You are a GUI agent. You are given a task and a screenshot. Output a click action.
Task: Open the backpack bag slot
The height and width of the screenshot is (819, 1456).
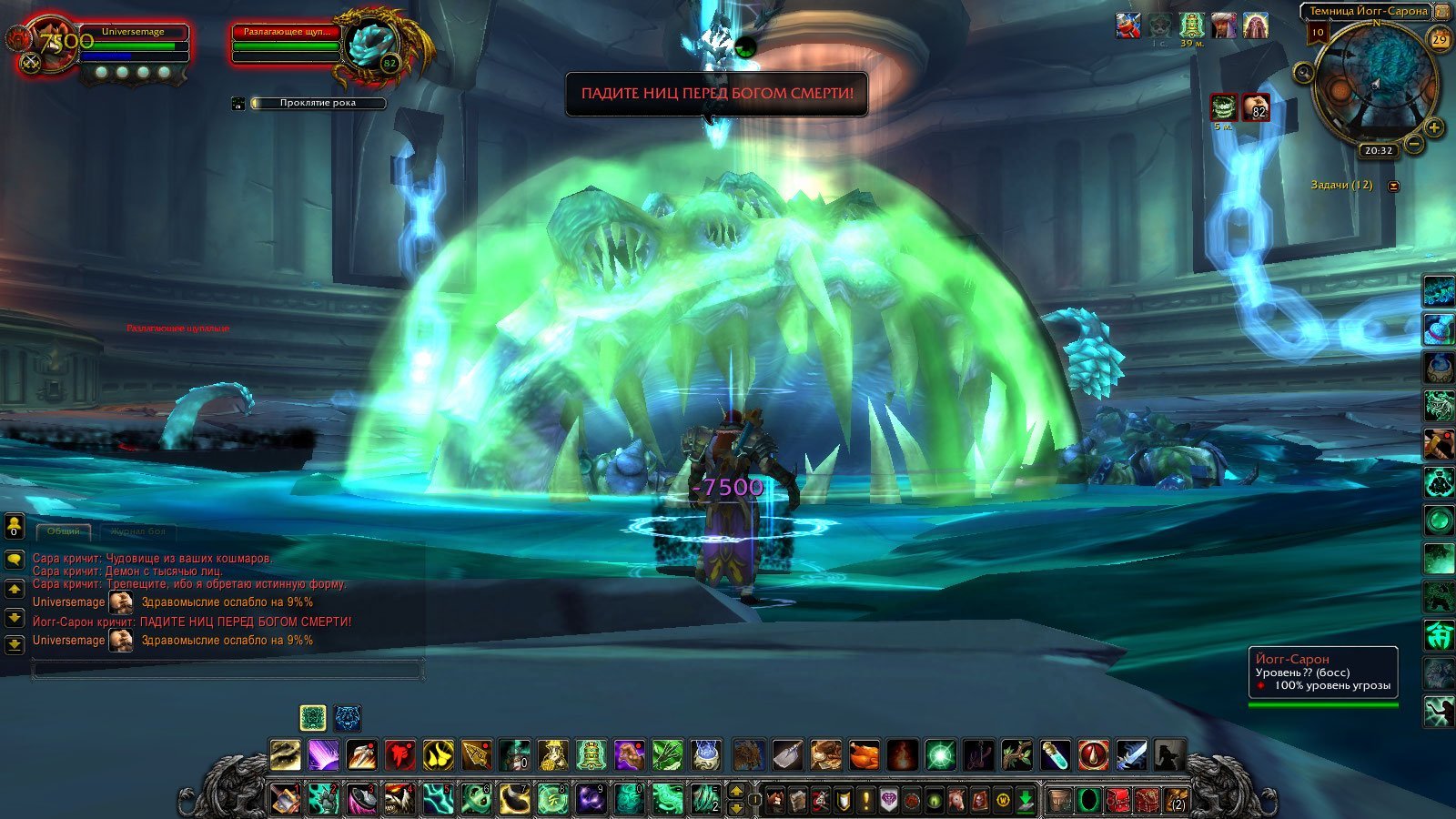click(x=1177, y=801)
